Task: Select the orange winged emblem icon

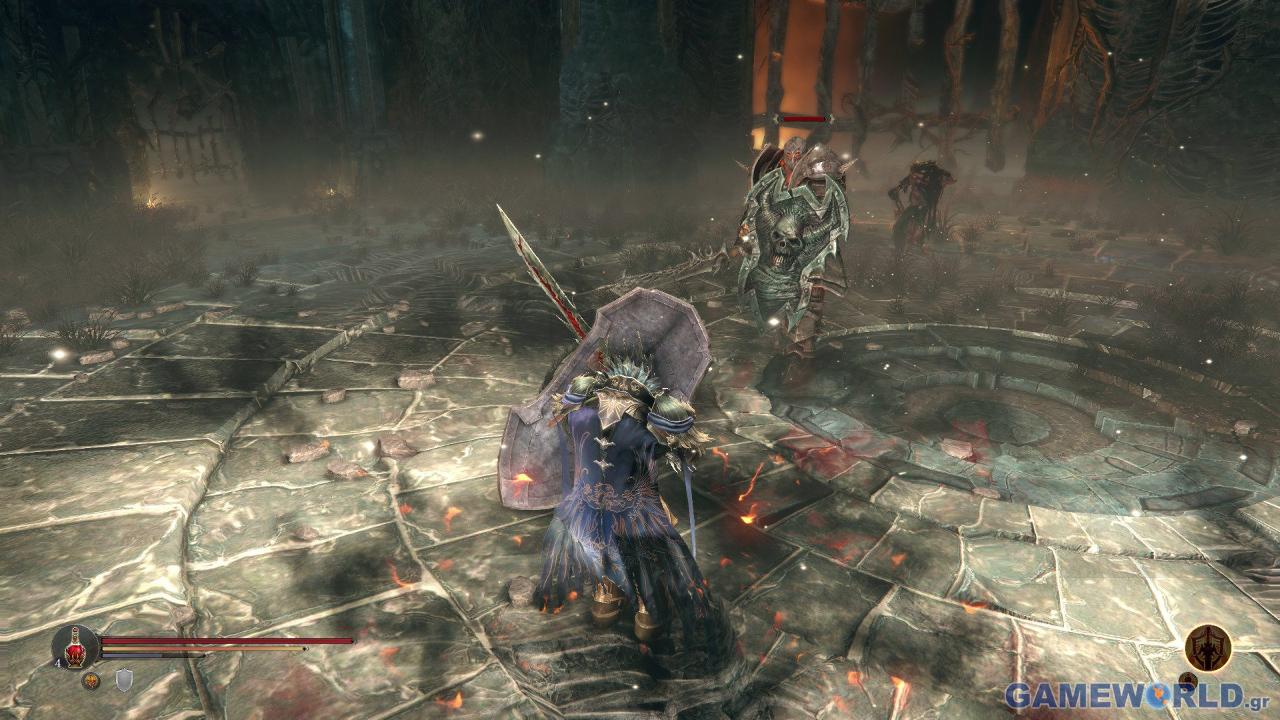Action: click(x=90, y=681)
